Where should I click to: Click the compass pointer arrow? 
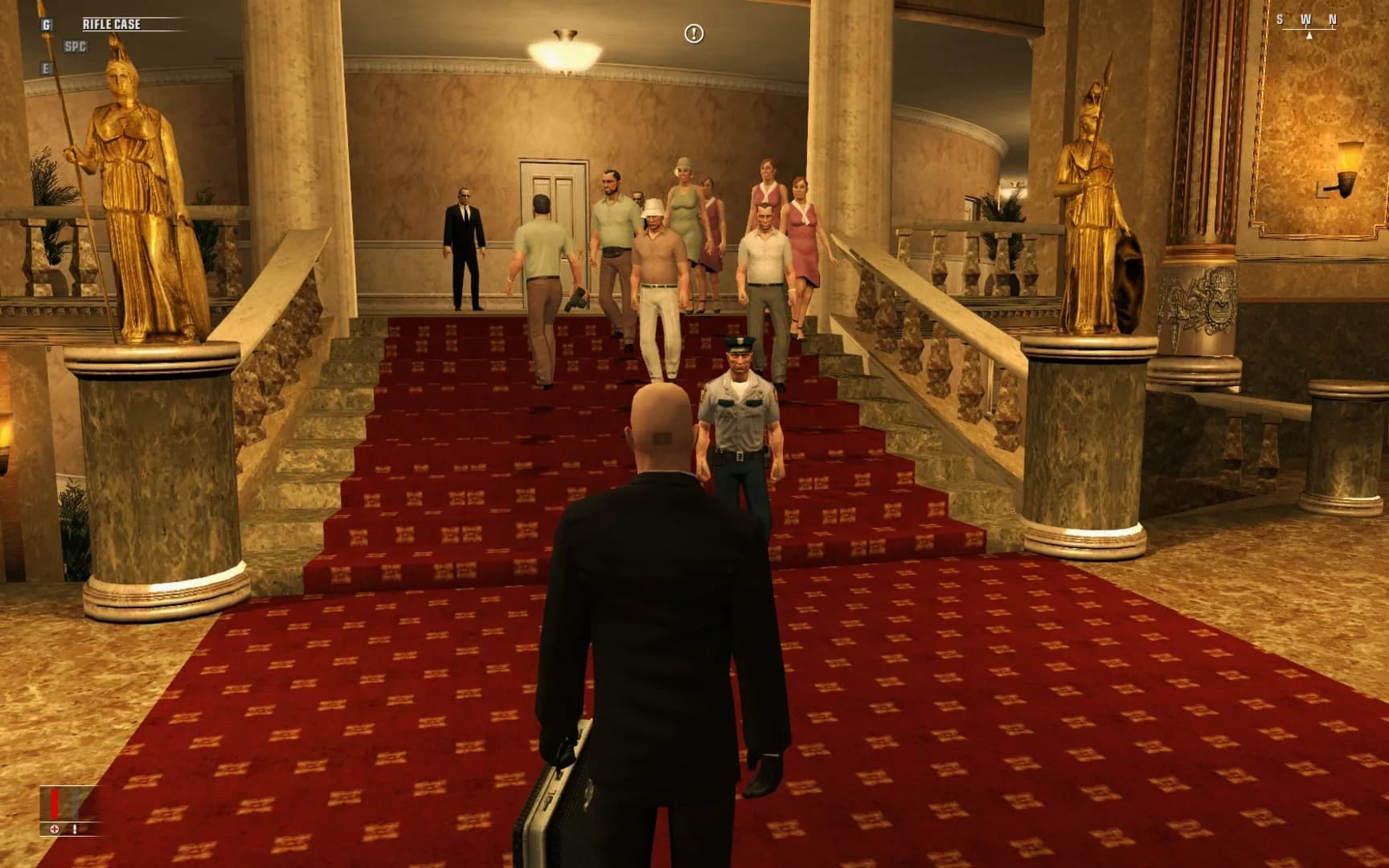pyautogui.click(x=1309, y=36)
